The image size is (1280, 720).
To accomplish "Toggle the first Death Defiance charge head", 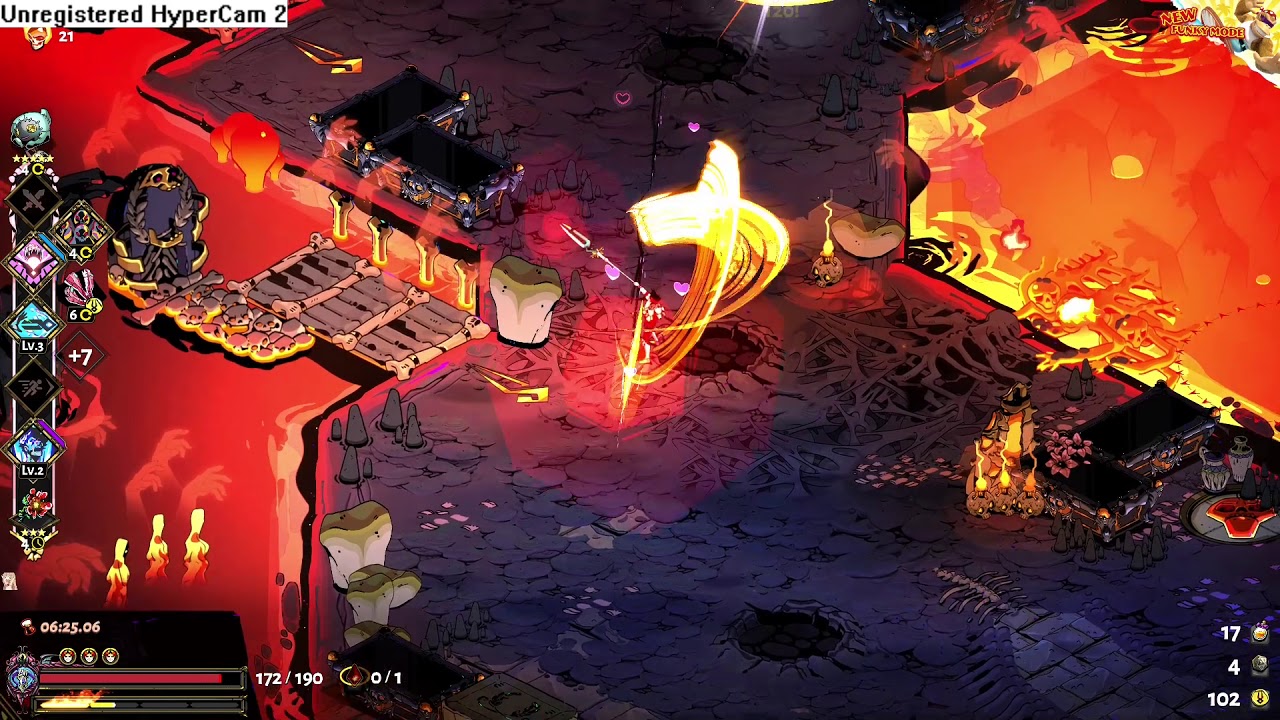I will pyautogui.click(x=69, y=654).
